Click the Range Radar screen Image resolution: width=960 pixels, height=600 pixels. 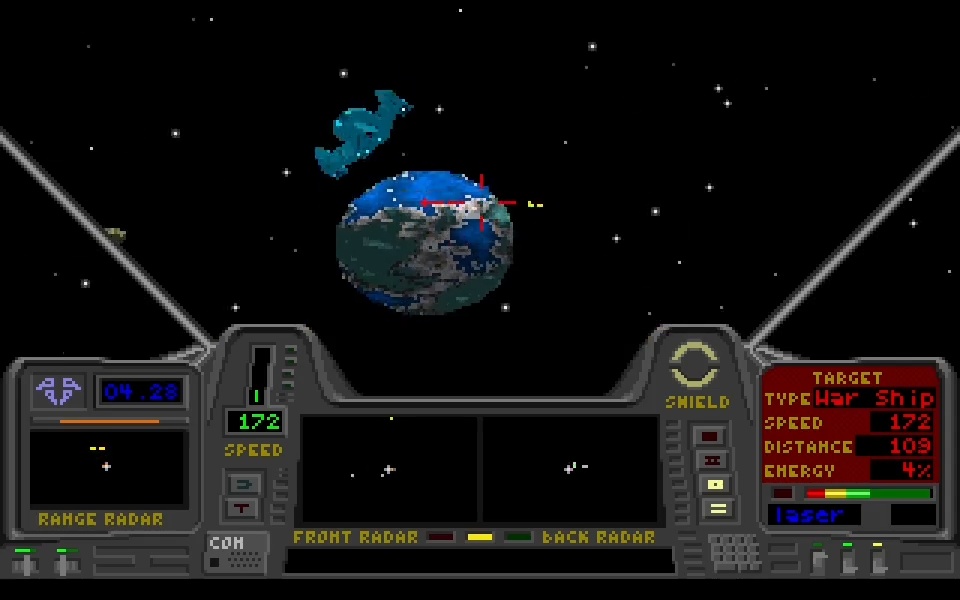pos(107,468)
